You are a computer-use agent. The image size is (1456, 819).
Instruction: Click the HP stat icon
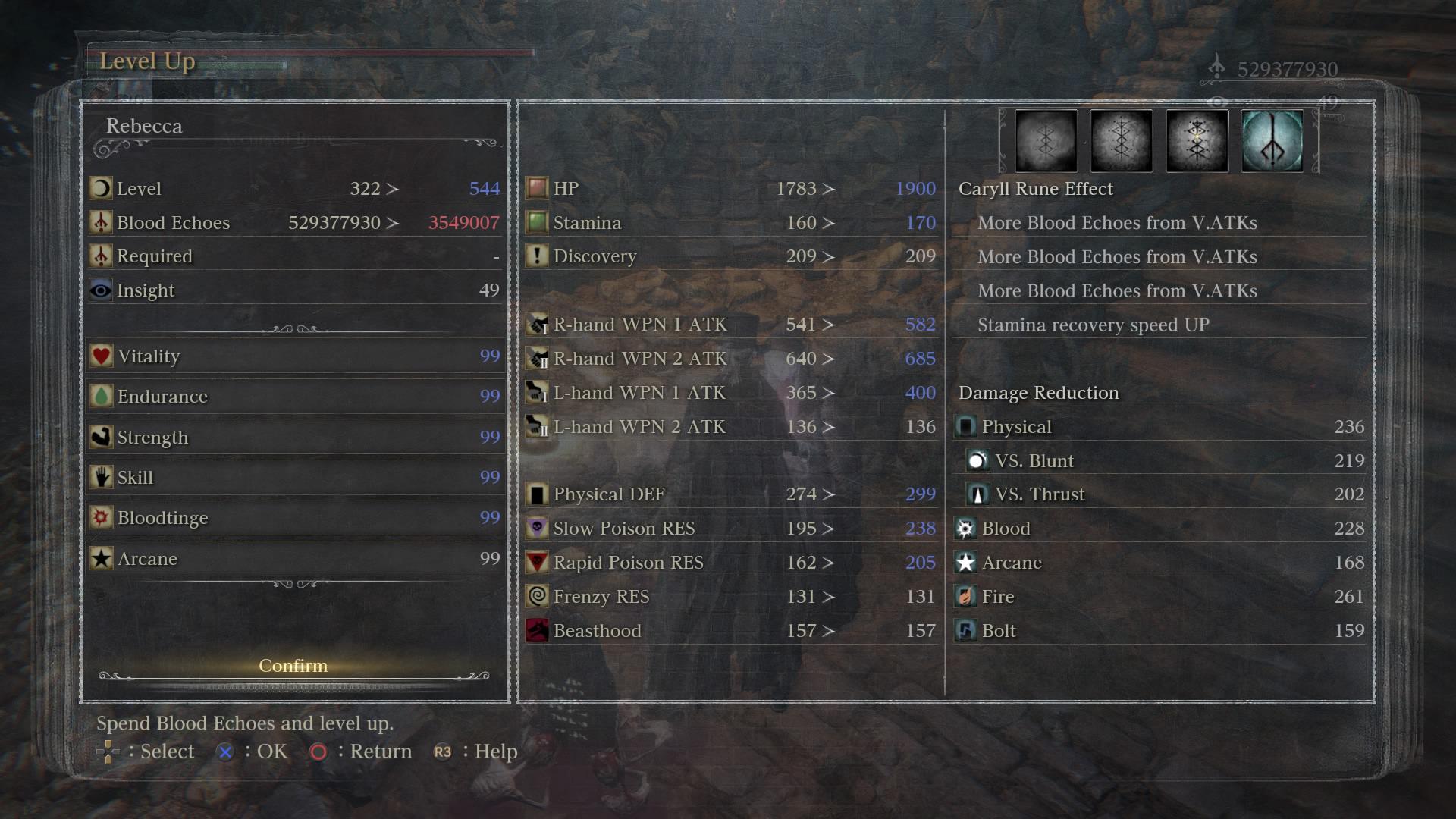pyautogui.click(x=538, y=188)
